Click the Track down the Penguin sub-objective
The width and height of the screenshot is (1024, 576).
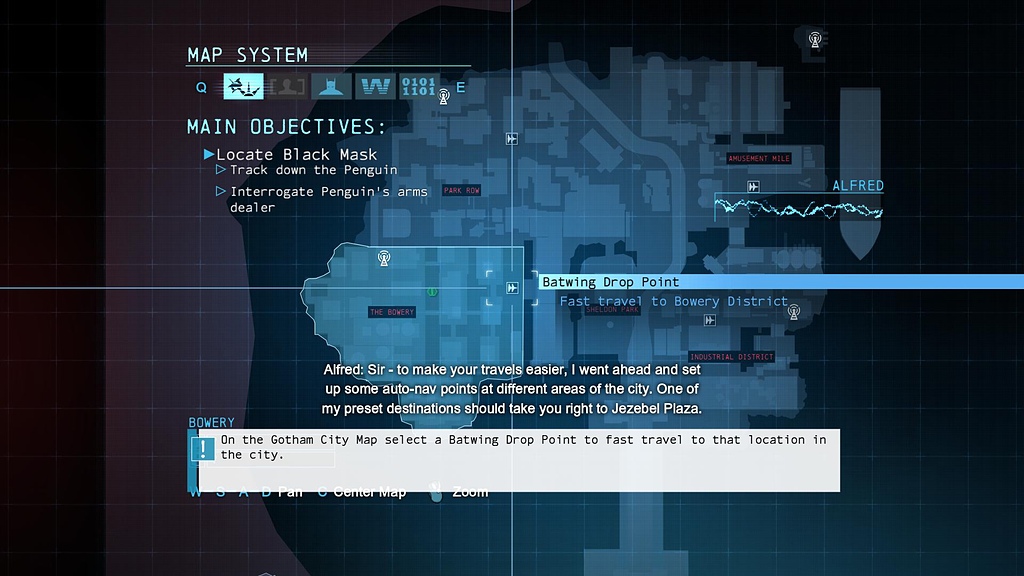pyautogui.click(x=313, y=170)
